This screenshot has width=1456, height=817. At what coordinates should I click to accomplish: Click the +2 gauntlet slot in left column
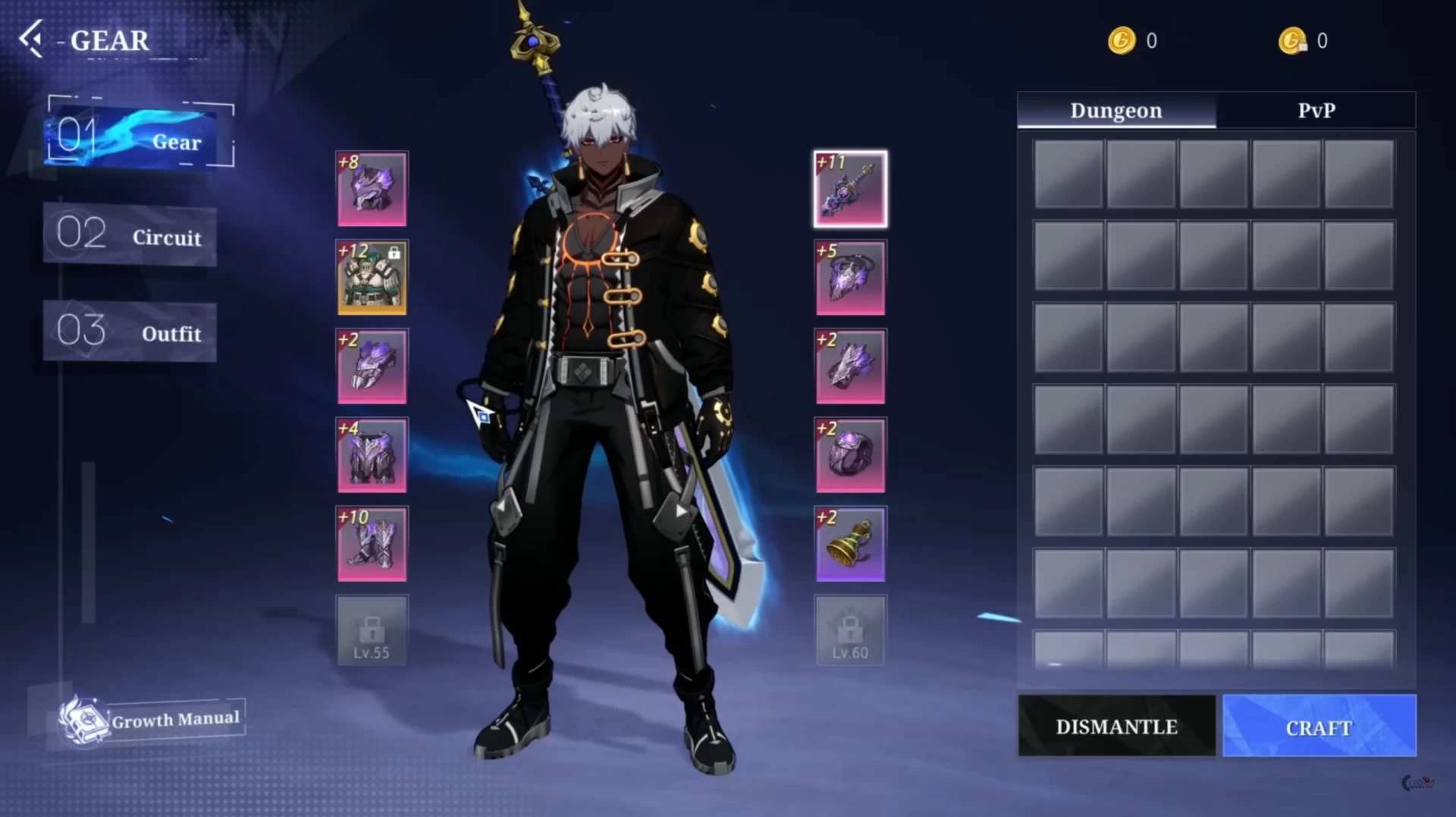point(372,366)
